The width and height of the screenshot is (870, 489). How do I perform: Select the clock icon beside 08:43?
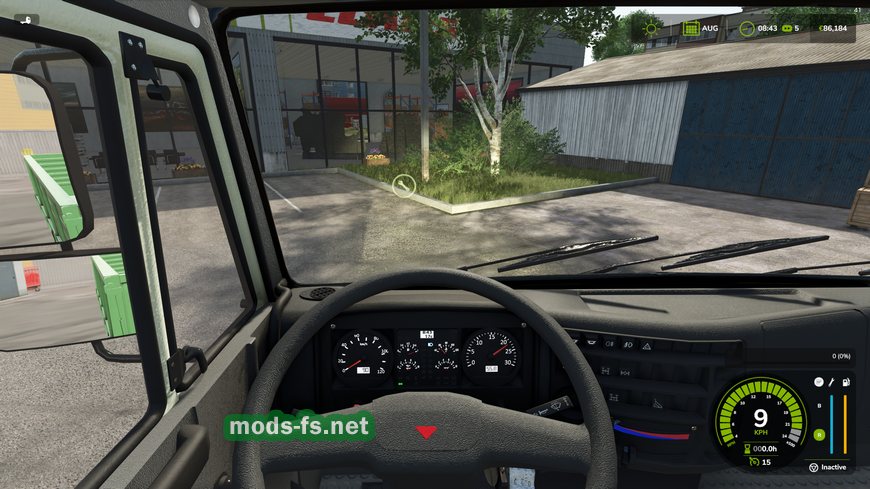746,29
